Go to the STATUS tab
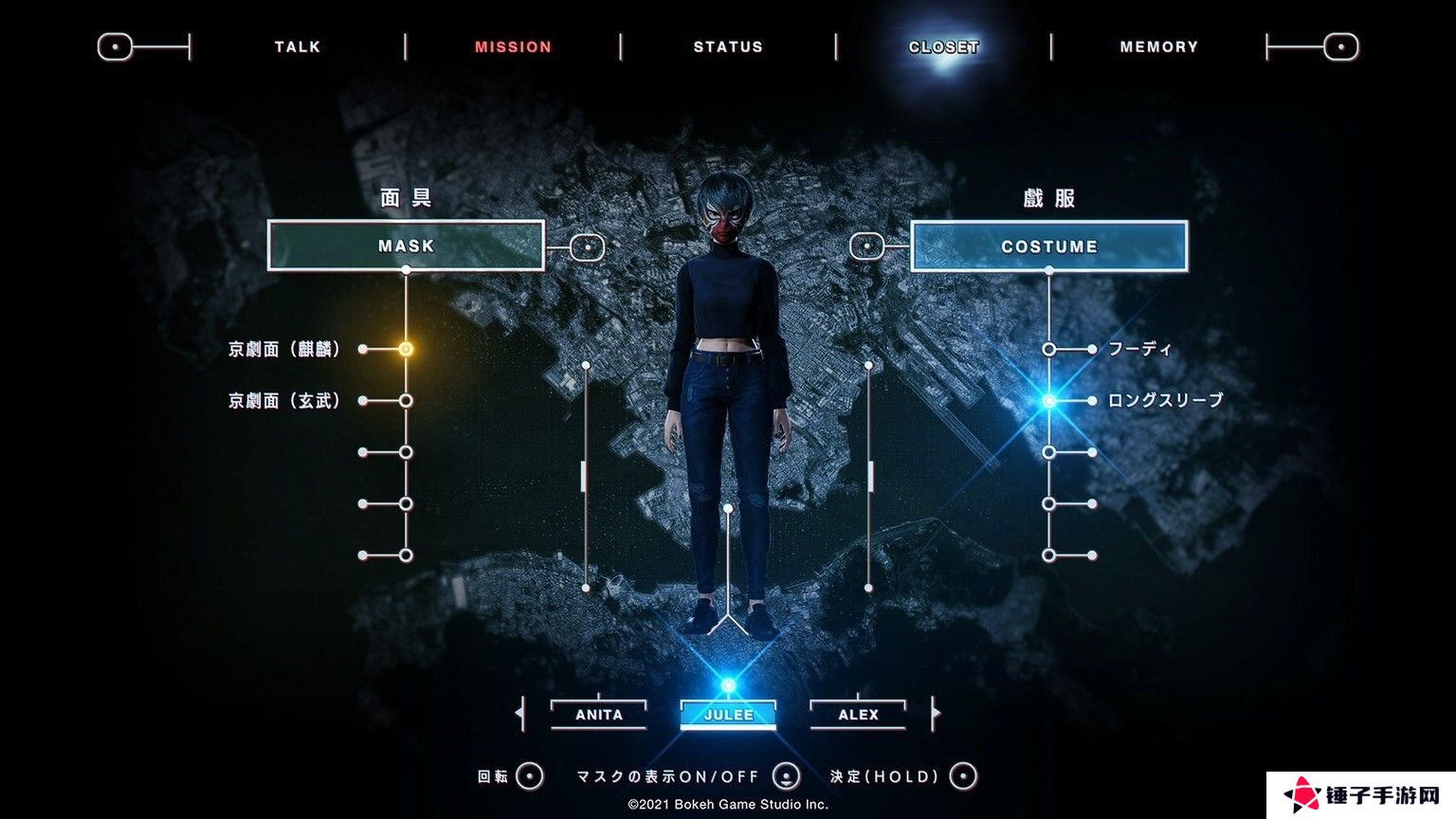 pos(728,46)
